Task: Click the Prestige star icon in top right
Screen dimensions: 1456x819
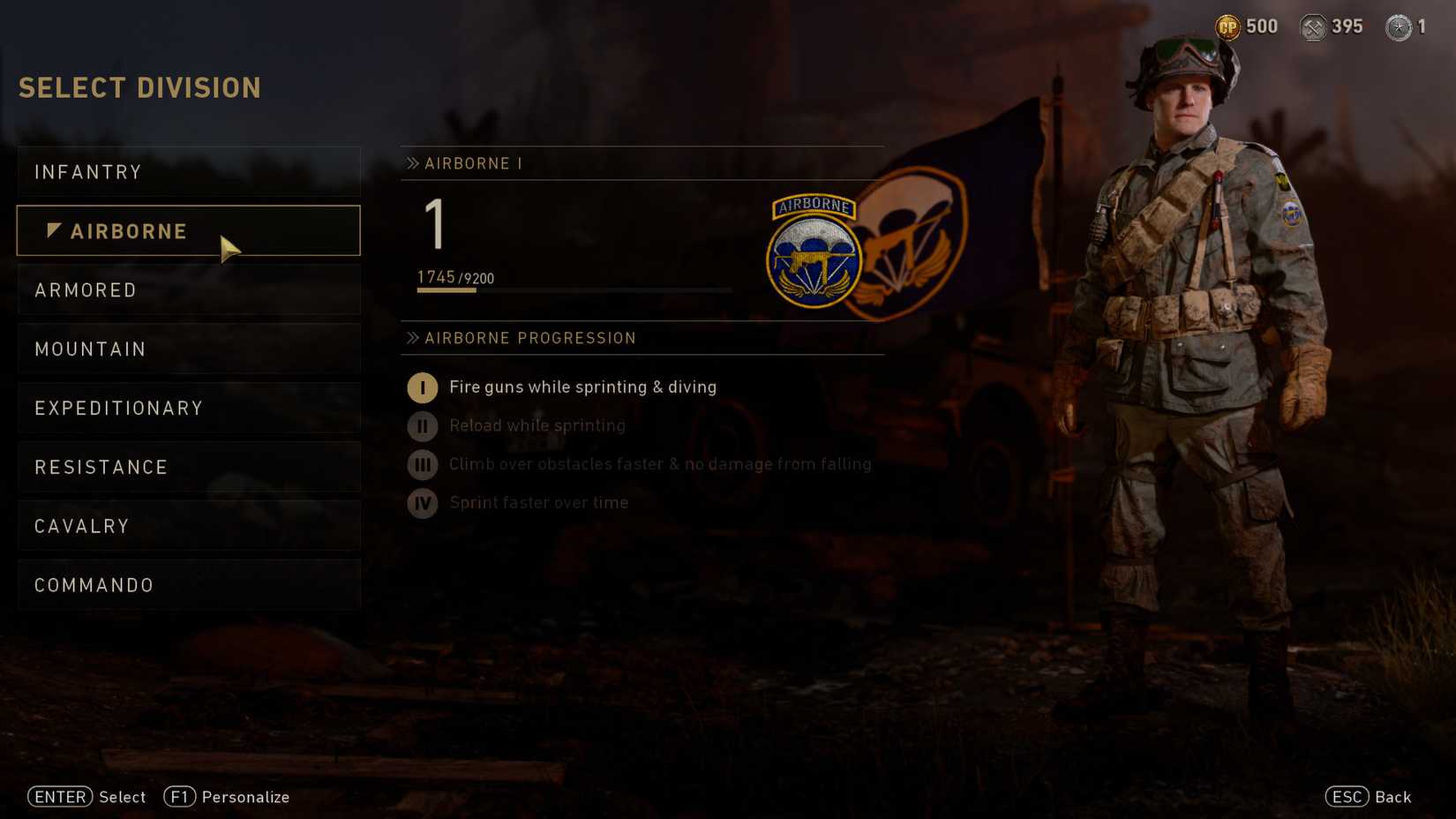Action: tap(1400, 26)
